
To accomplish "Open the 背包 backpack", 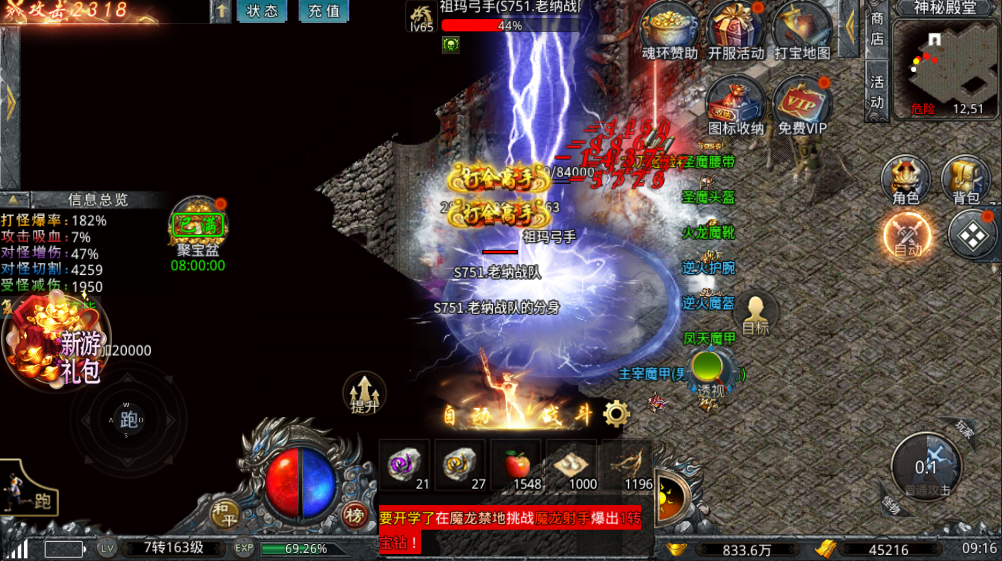I will 966,180.
